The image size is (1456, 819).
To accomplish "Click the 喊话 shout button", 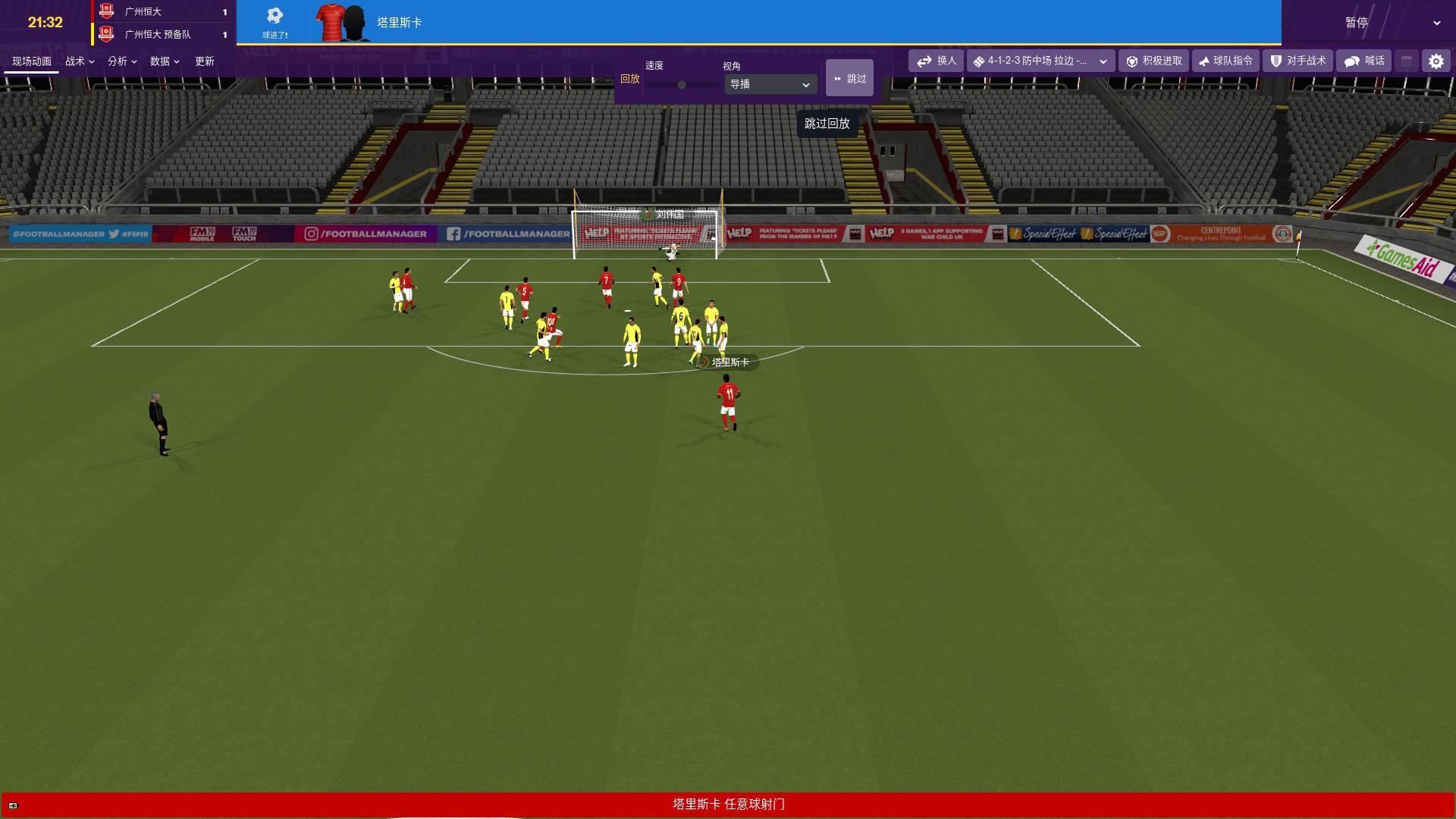I will pos(1364,61).
